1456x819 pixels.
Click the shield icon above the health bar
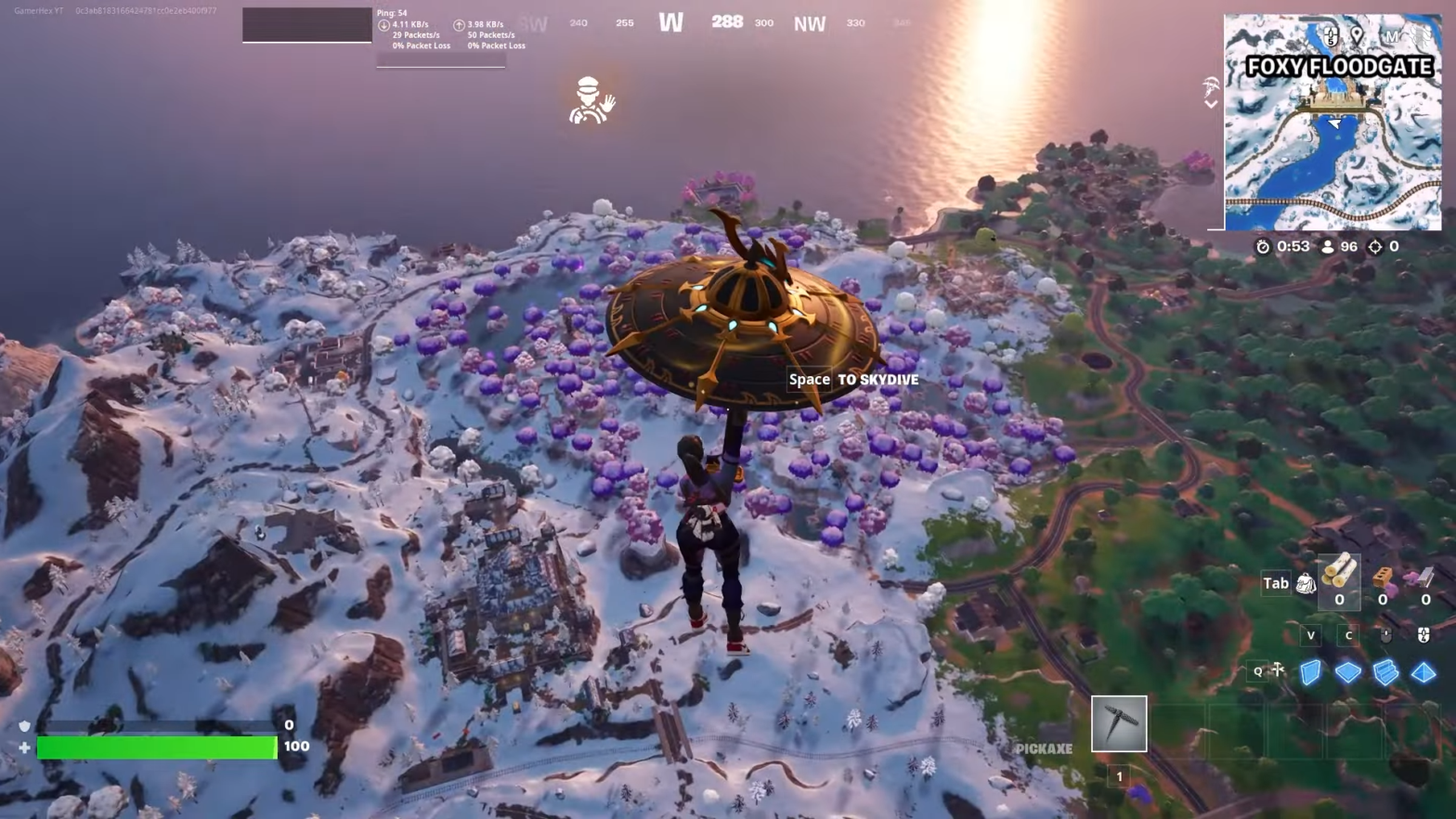point(24,726)
